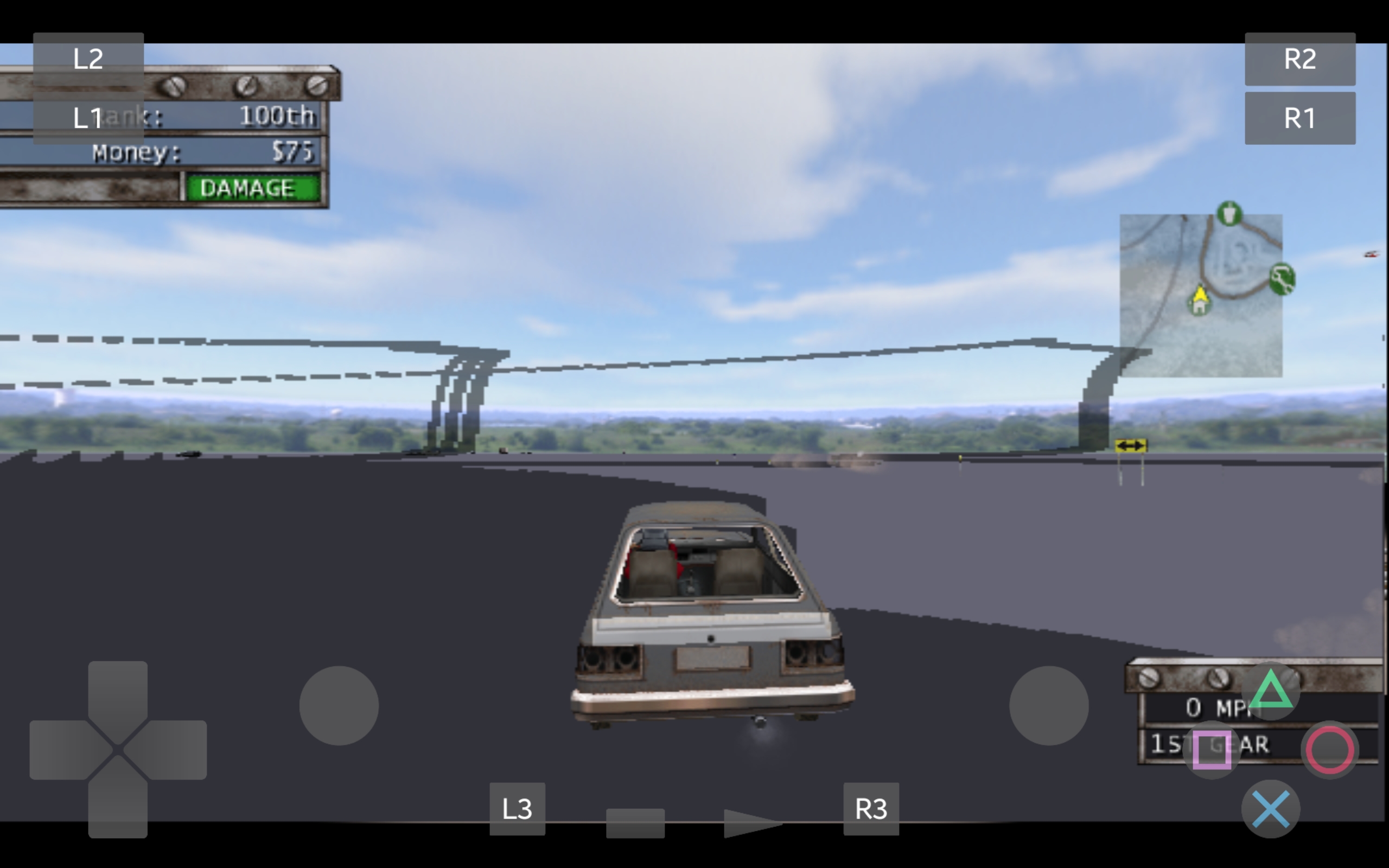This screenshot has width=1389, height=868.
Task: Tap the house marker on the minimap
Action: tap(1200, 307)
